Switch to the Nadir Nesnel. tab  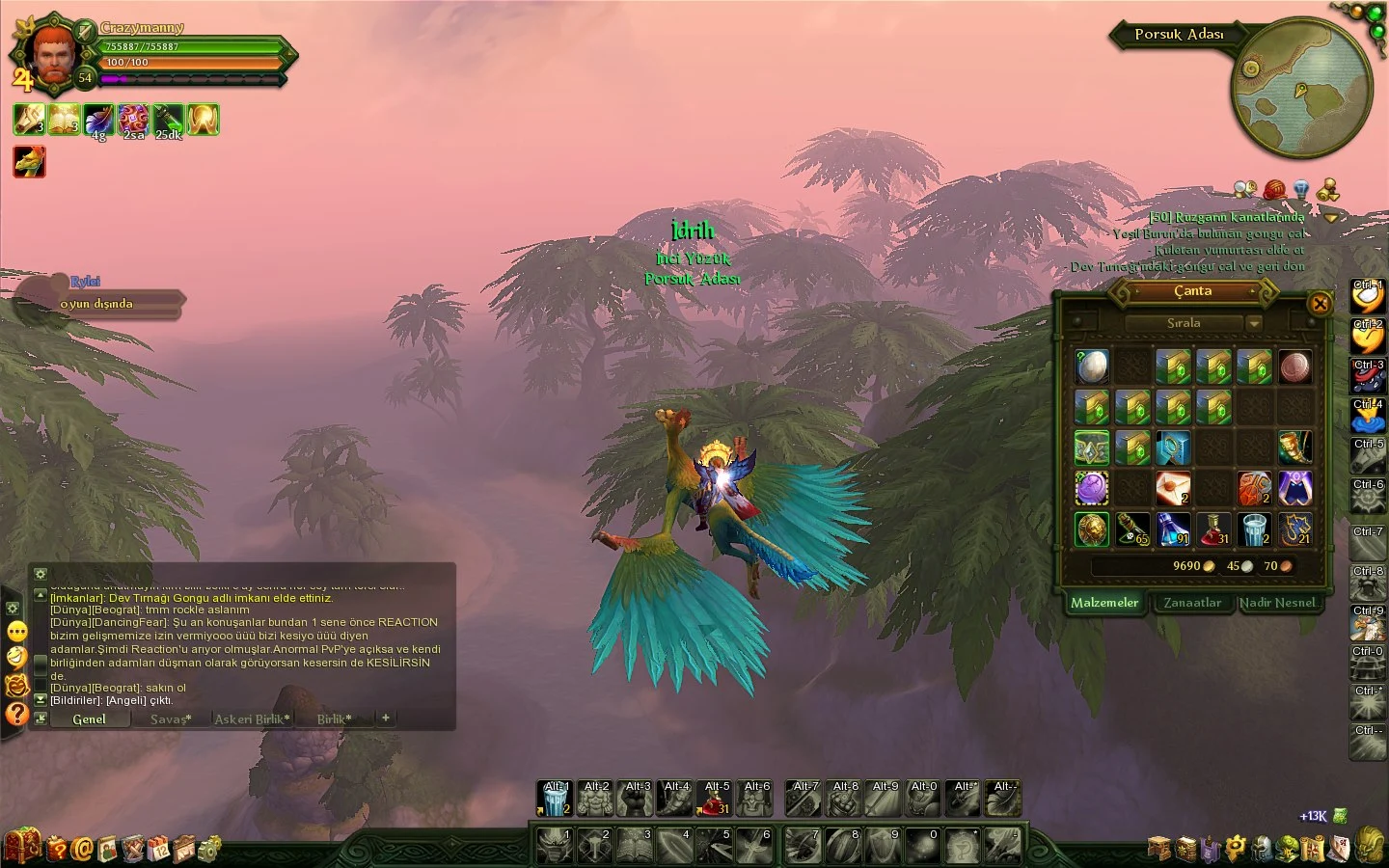point(1278,603)
